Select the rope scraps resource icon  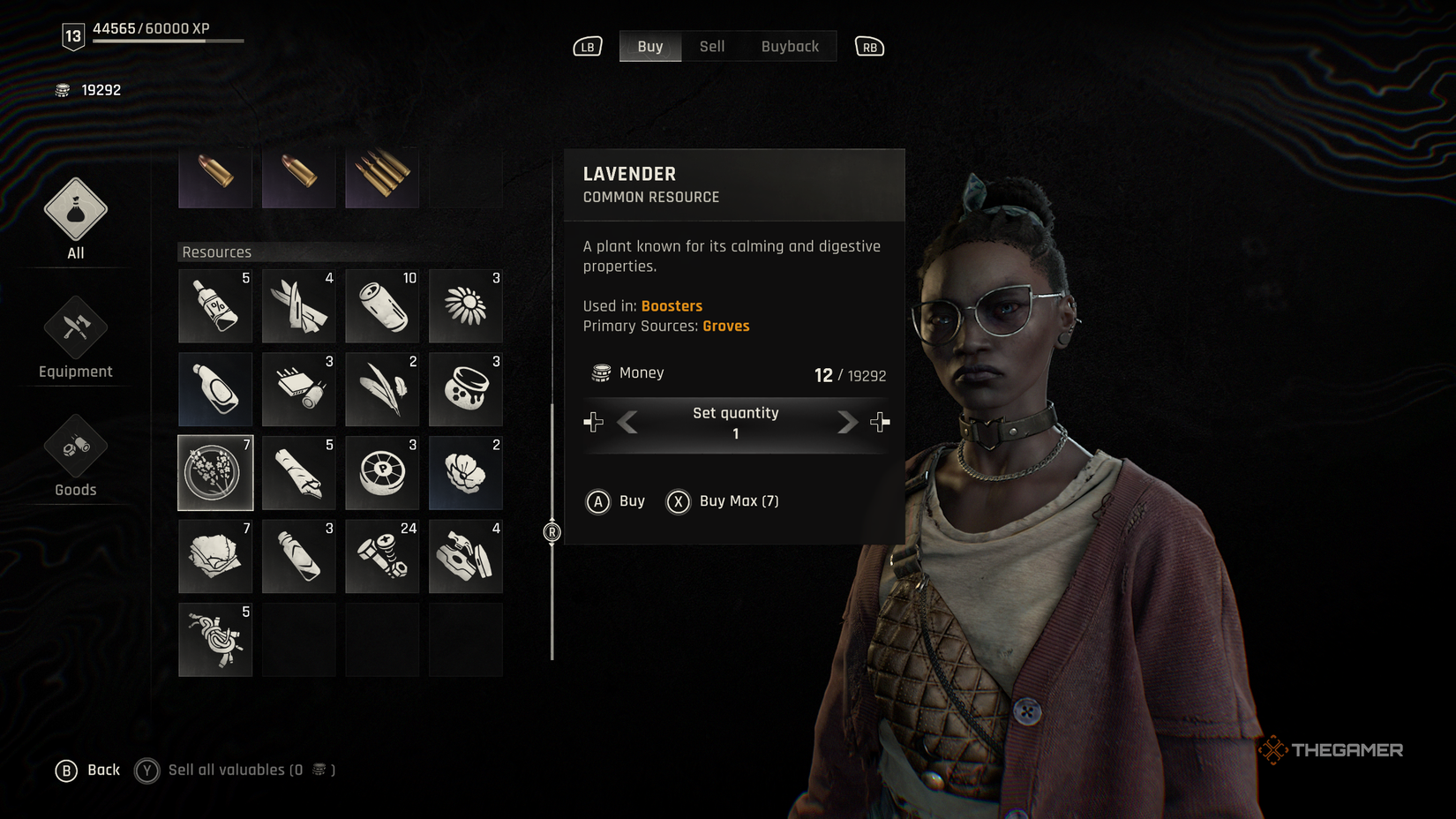[215, 639]
